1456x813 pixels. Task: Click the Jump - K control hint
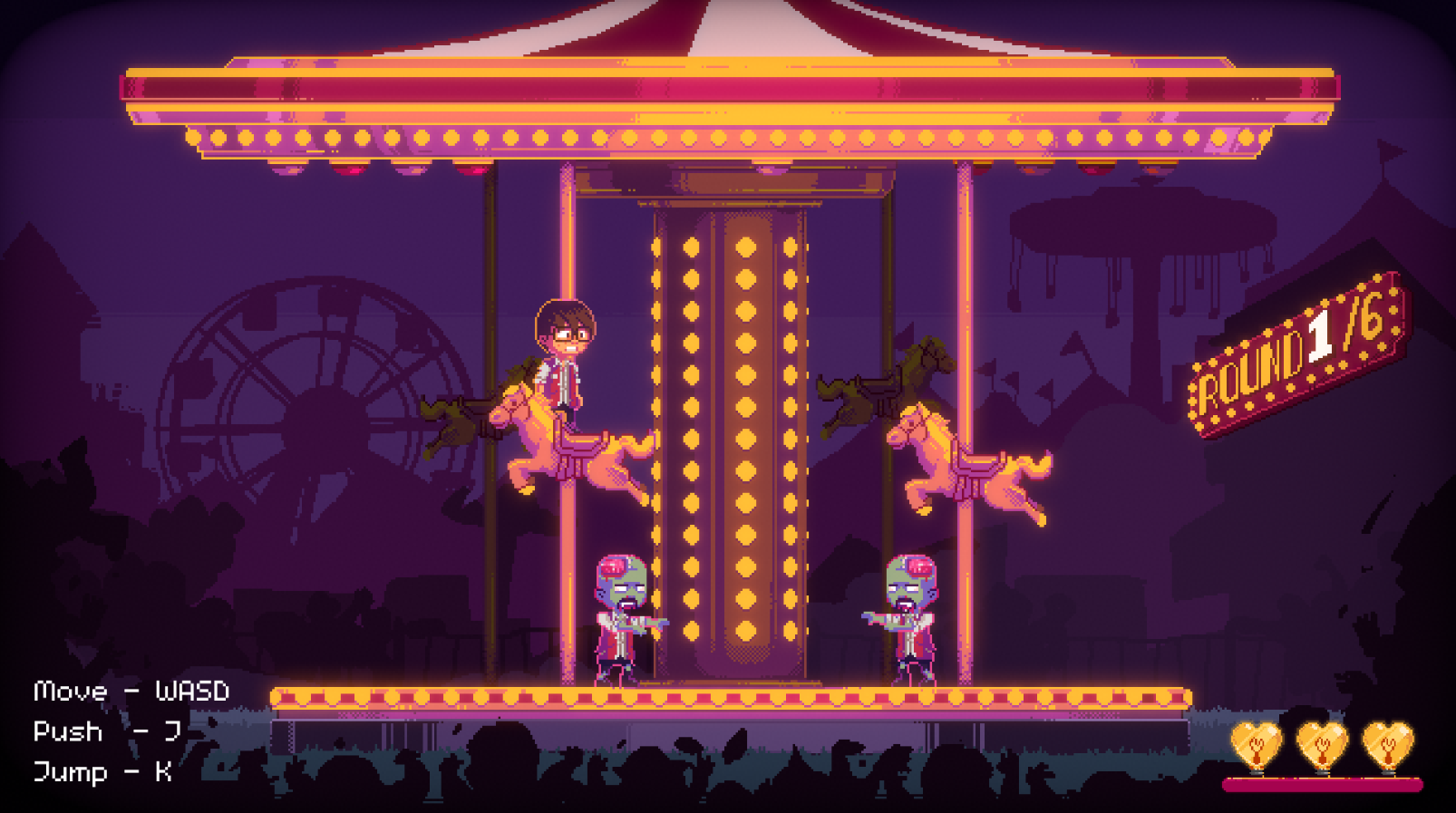[x=104, y=772]
